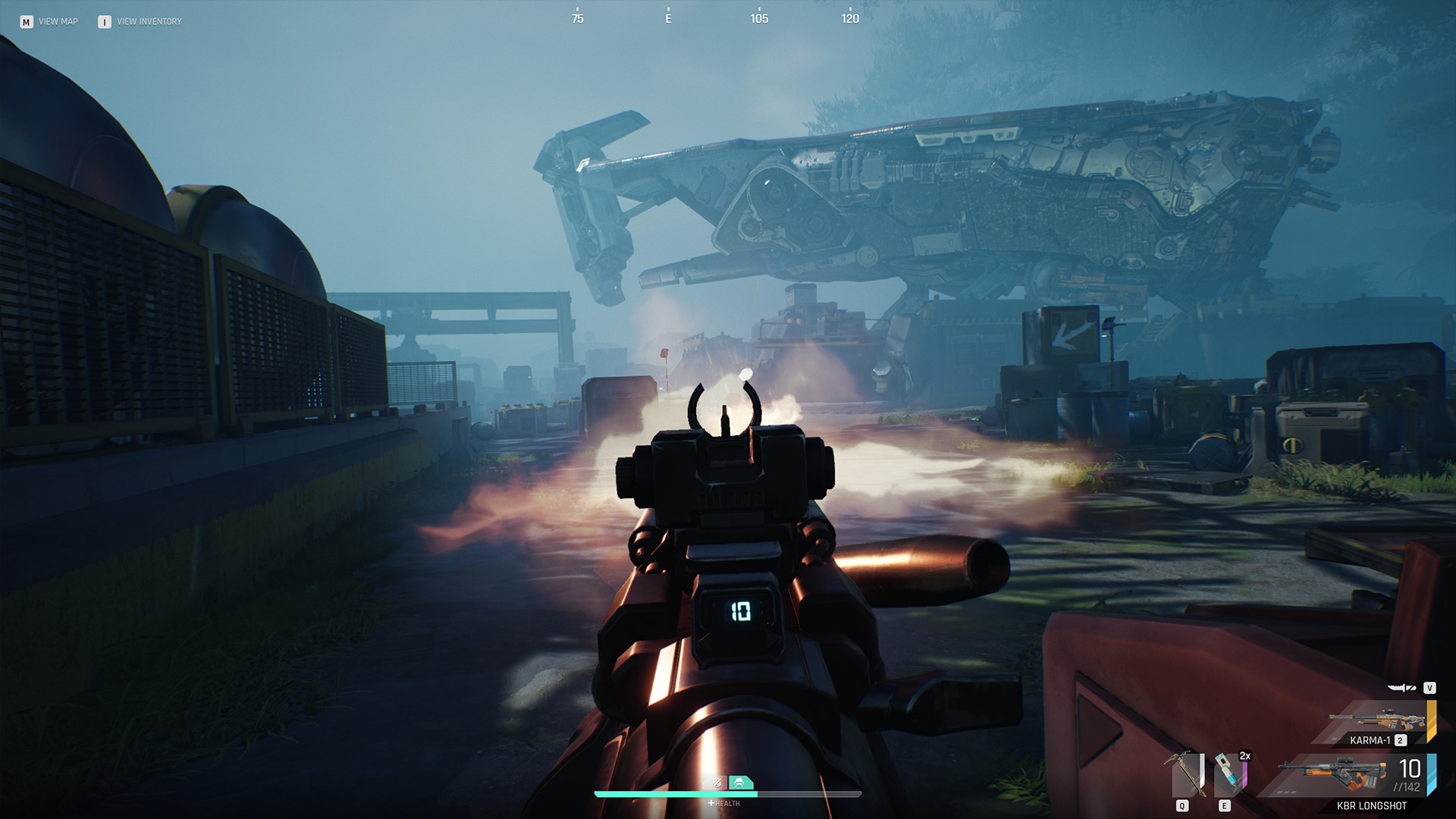
Task: Click the M keybind badge beside VIEW MAP
Action: click(x=25, y=21)
